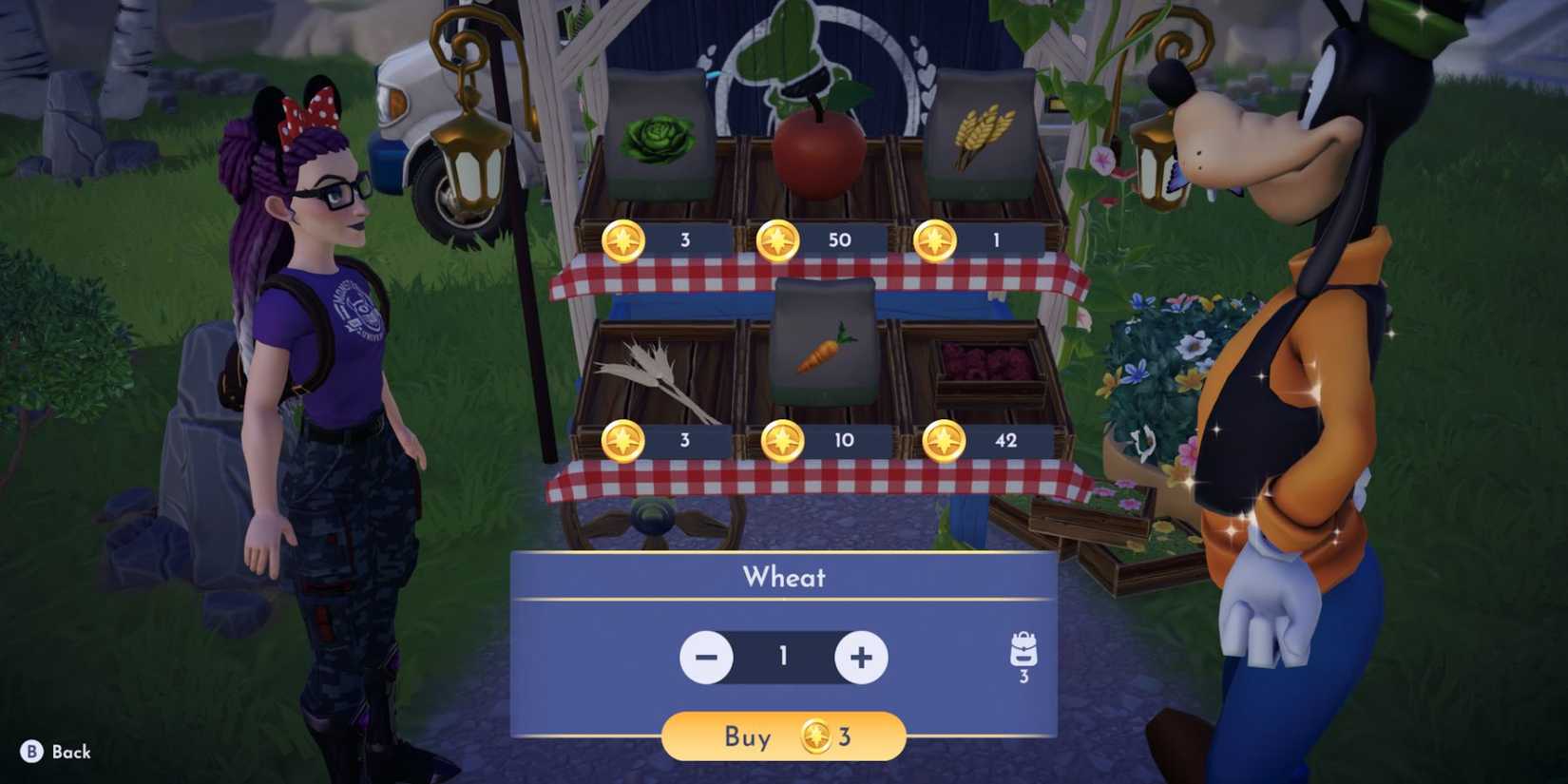Click the coin icon on the Buy button
1568x784 pixels.
[x=815, y=736]
